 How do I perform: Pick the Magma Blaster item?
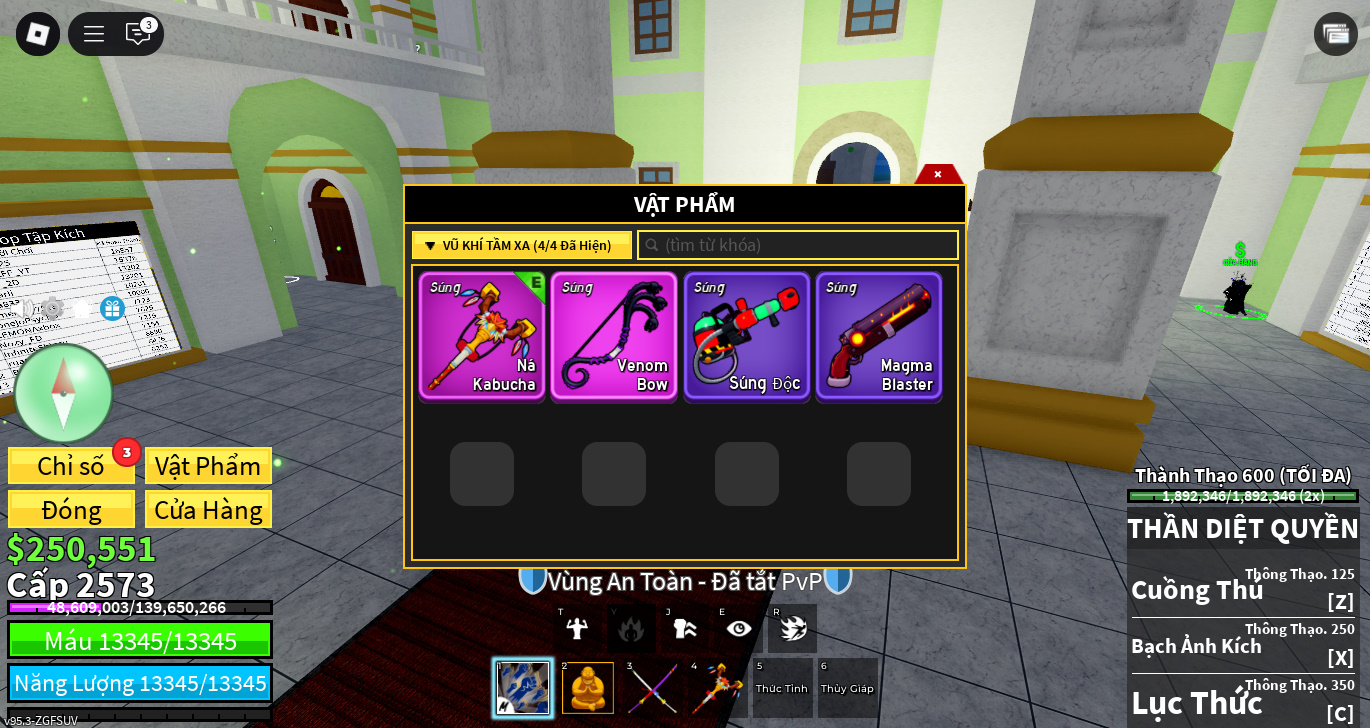pos(879,336)
